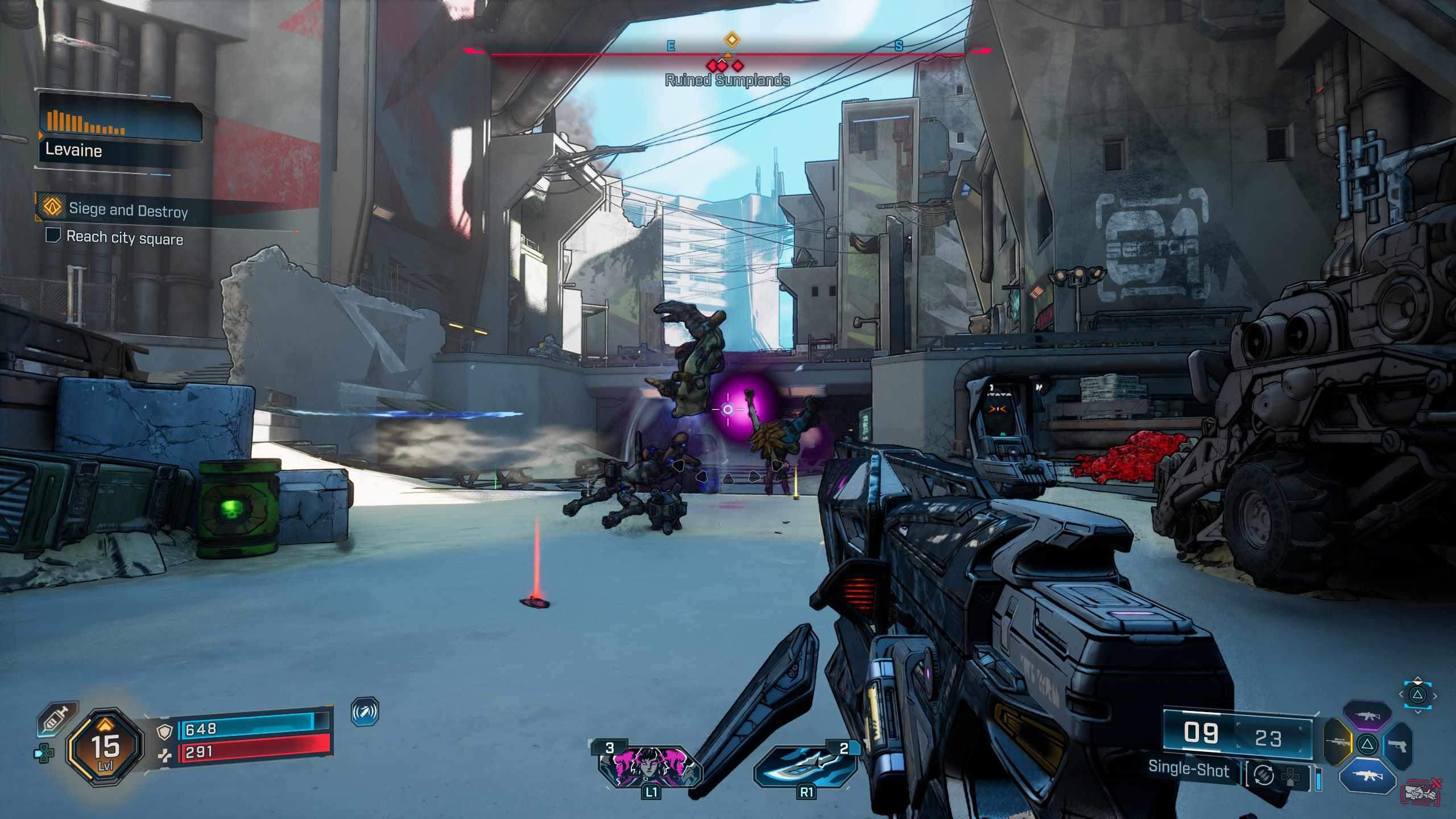Switch to the purple assault rifle slot
This screenshot has height=819, width=1456.
click(1367, 717)
